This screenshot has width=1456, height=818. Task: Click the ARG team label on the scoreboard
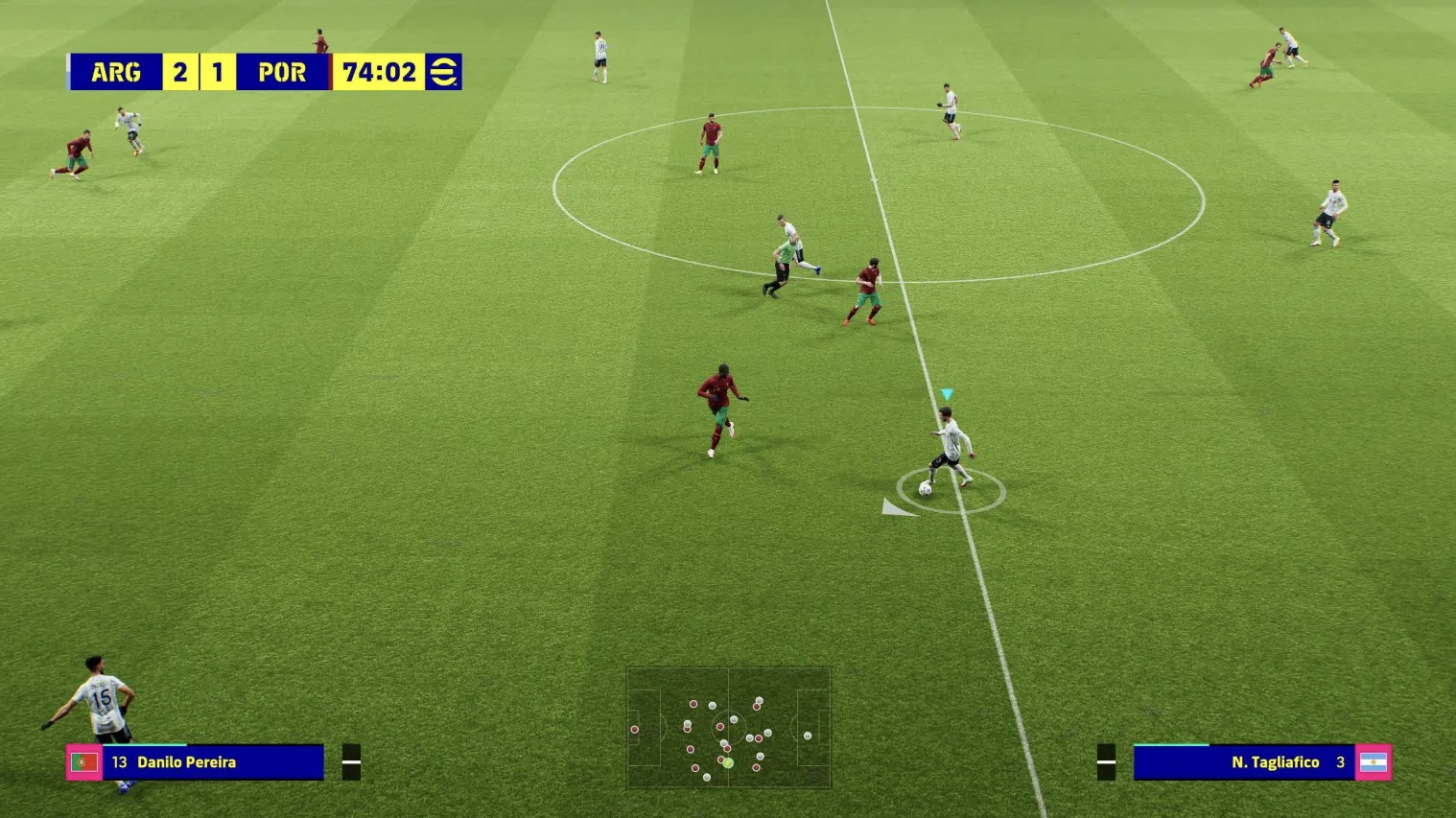(x=115, y=71)
